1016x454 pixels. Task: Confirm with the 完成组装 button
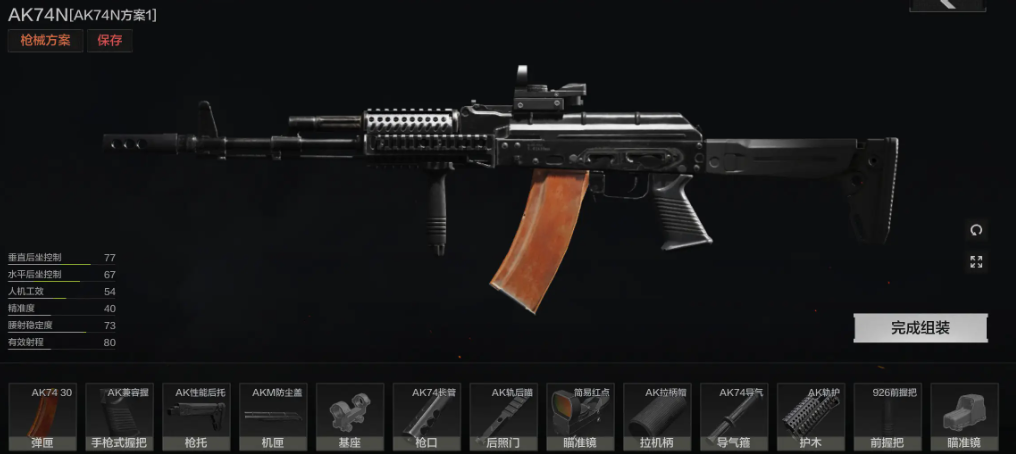(920, 328)
